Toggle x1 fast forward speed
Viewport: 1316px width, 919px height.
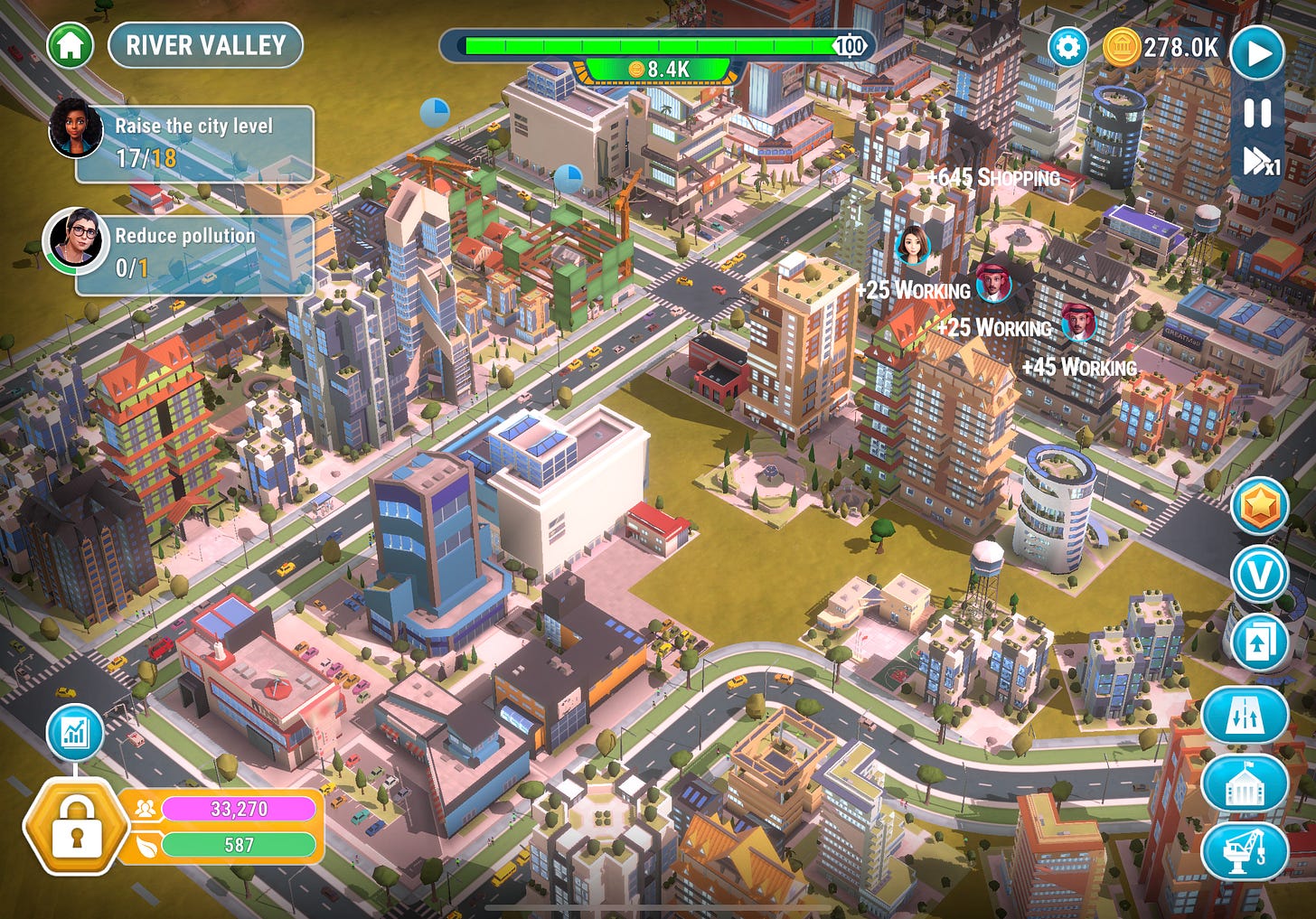1256,161
